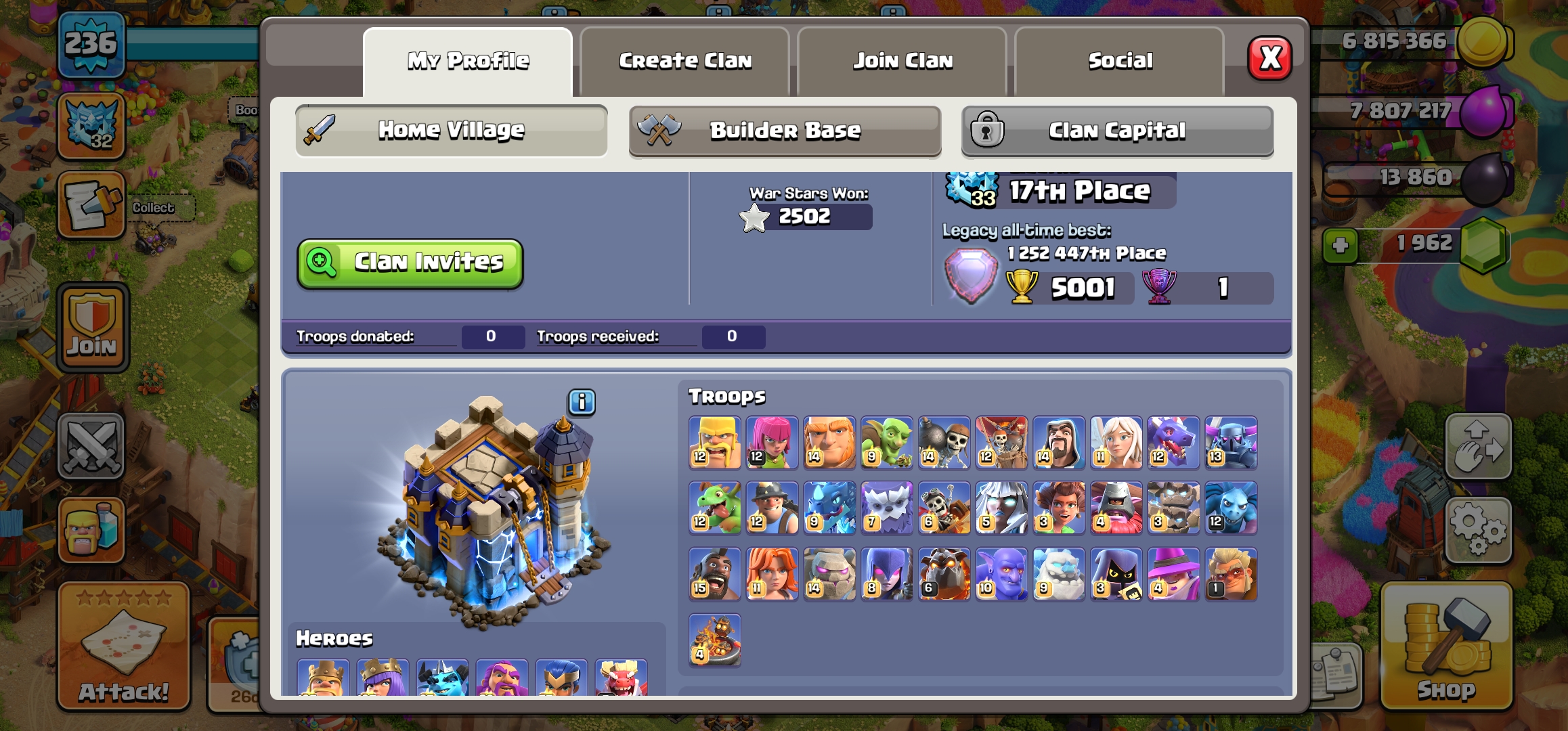The image size is (1568, 731).
Task: Add gems with the green plus button
Action: coord(1340,245)
